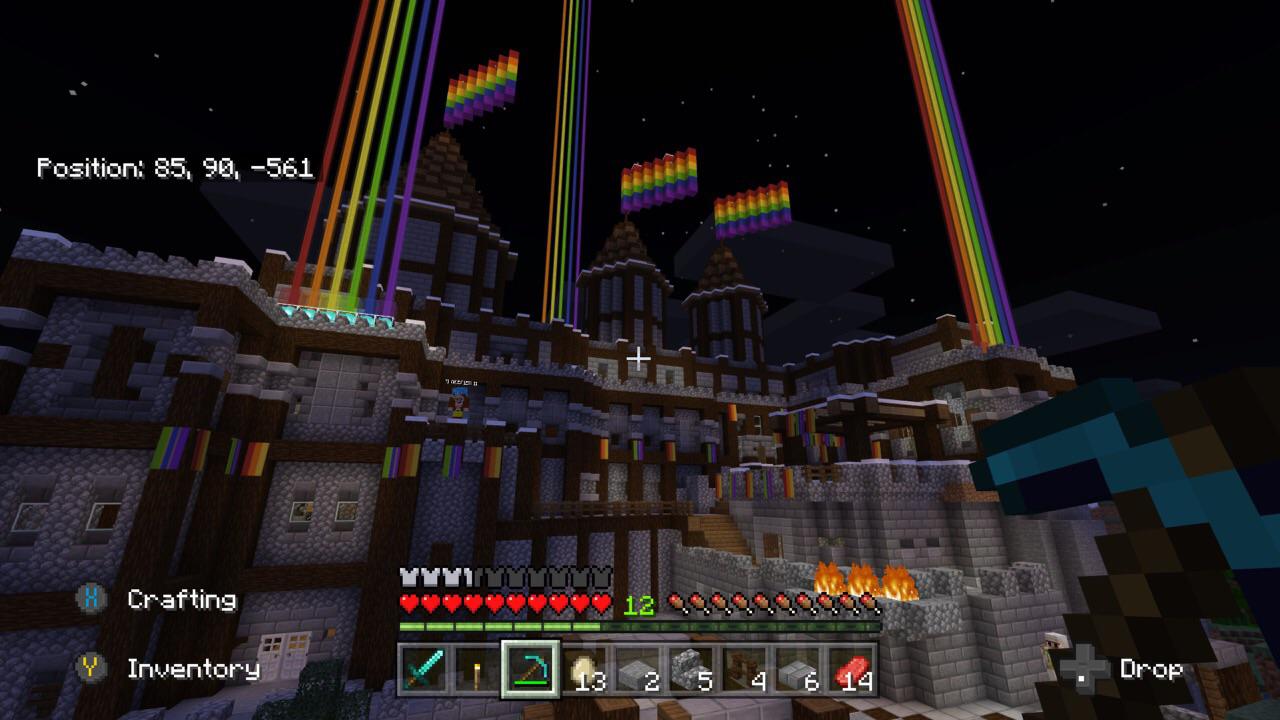1280x720 pixels.
Task: Choose the diamond pickaxe in the hotbar
Action: [x=530, y=668]
